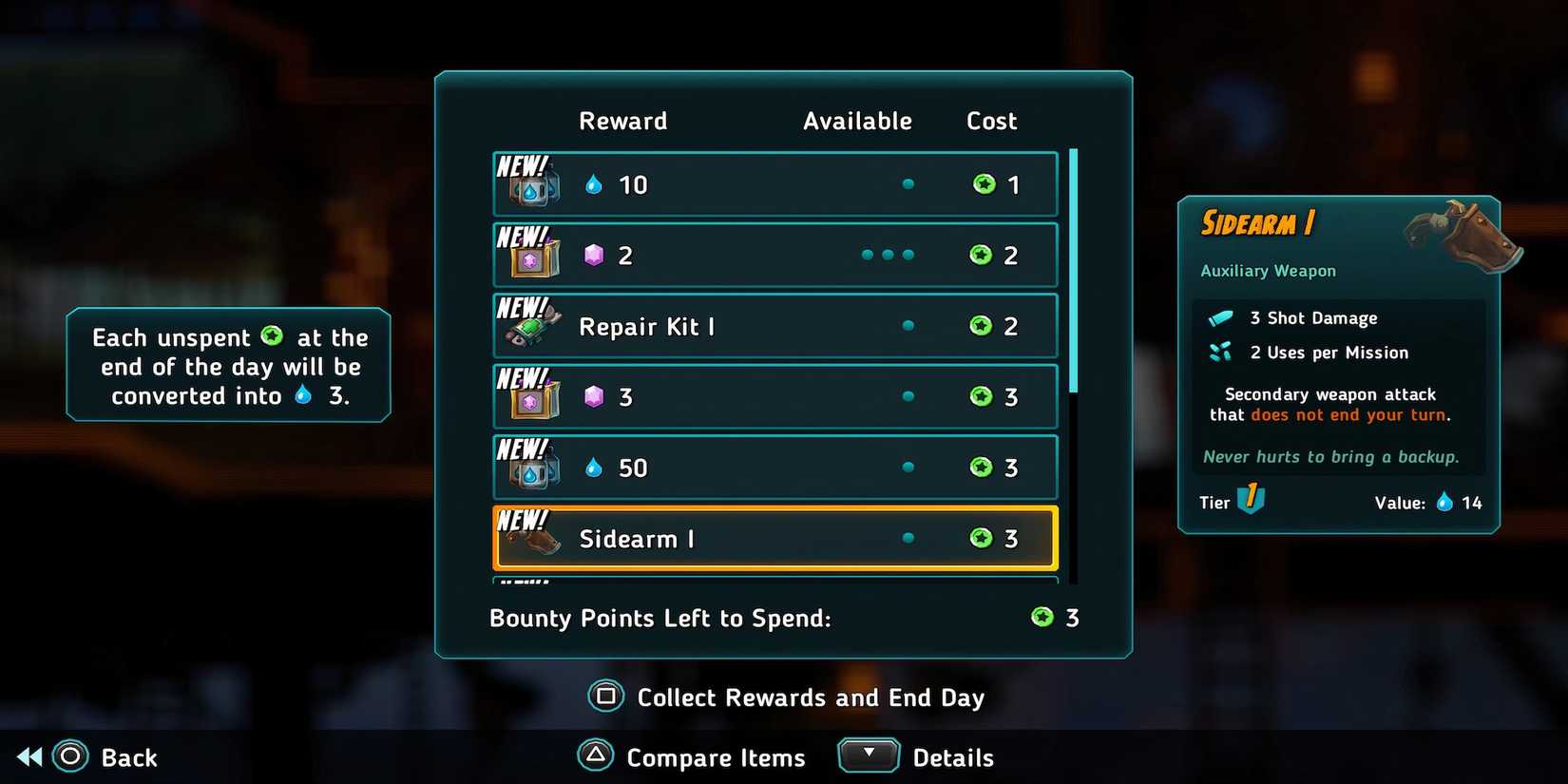Click the green bounty star next to Bounty Points total
The height and width of the screenshot is (784, 1568).
[1042, 618]
